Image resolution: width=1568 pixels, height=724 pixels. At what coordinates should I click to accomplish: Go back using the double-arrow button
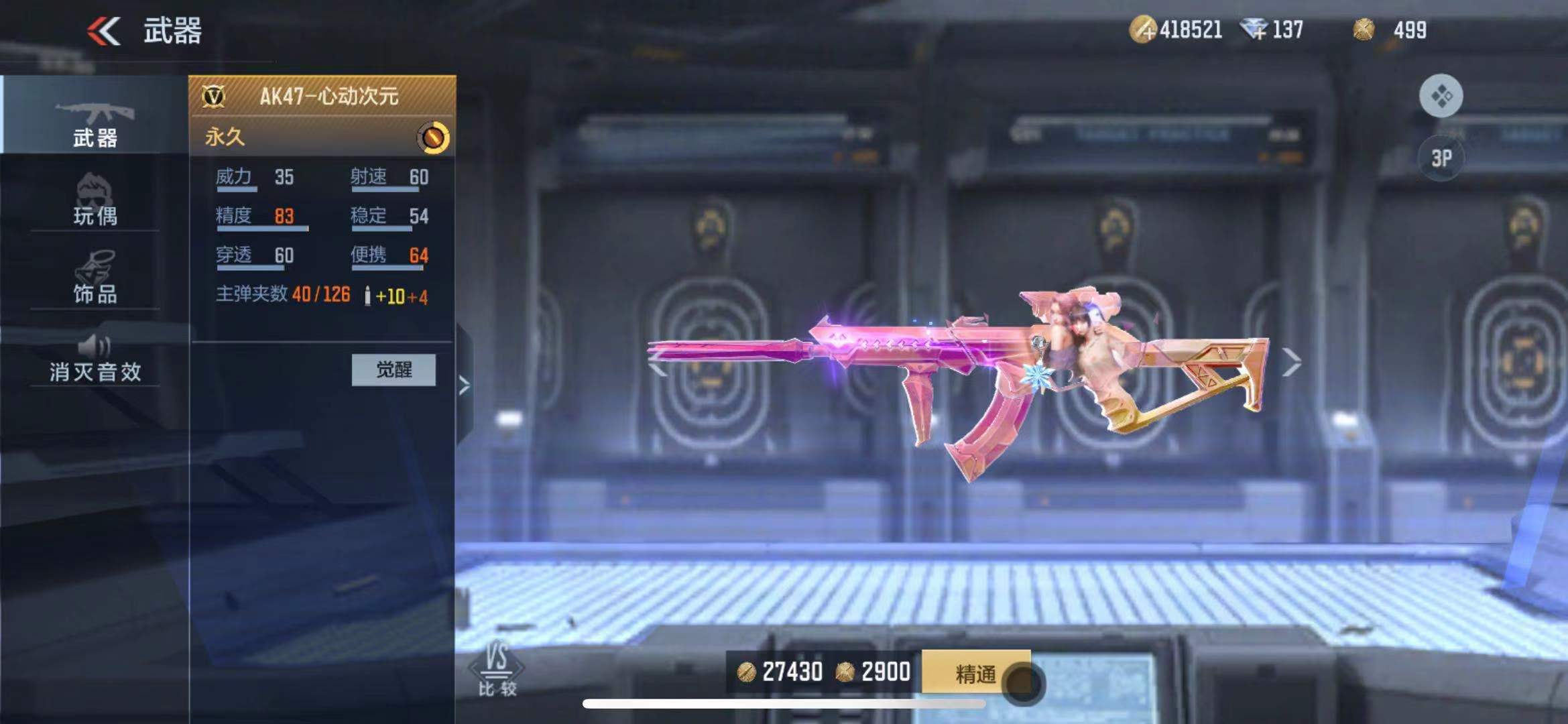pos(104,31)
